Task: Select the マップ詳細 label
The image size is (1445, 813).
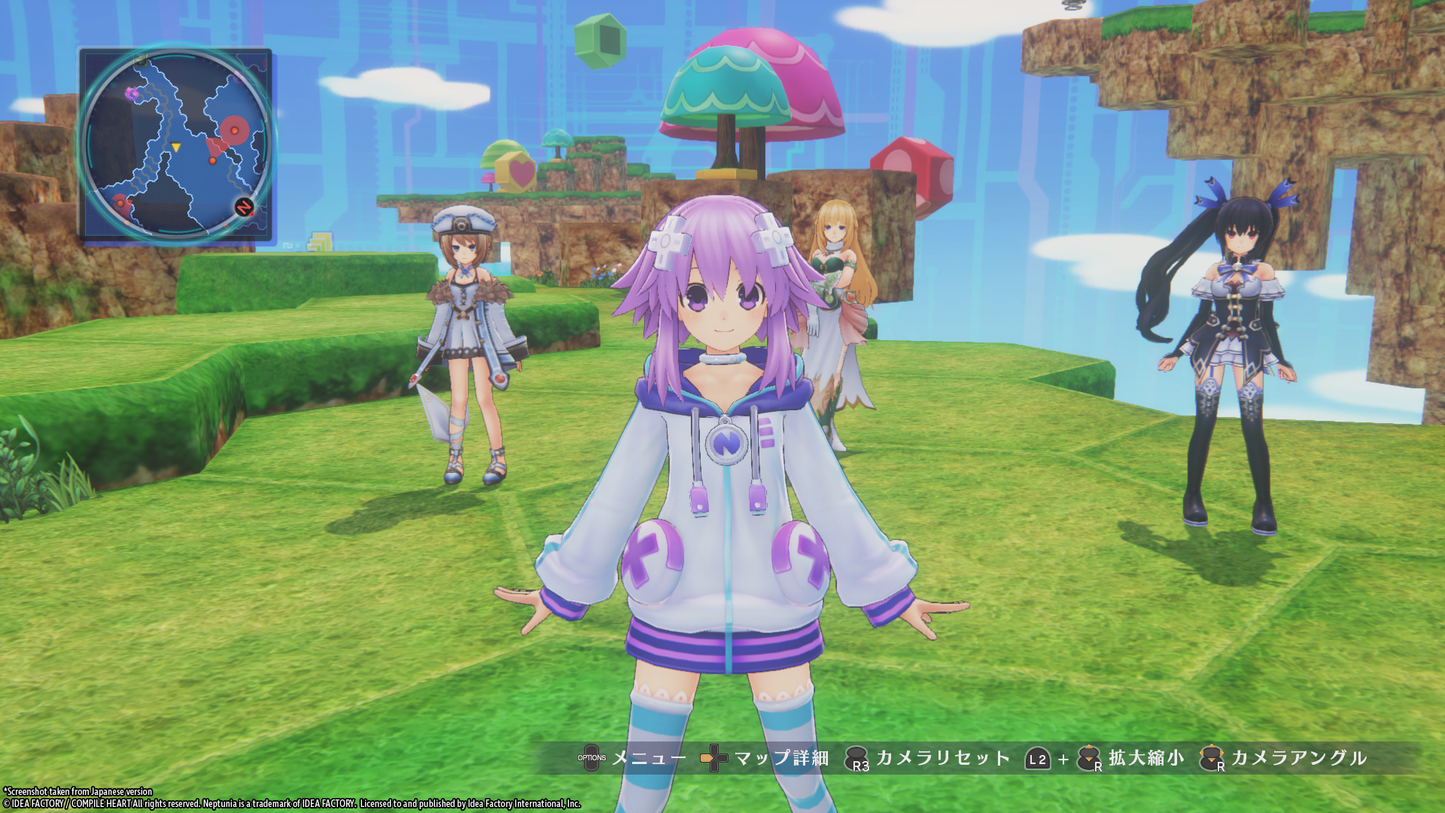Action: 781,757
